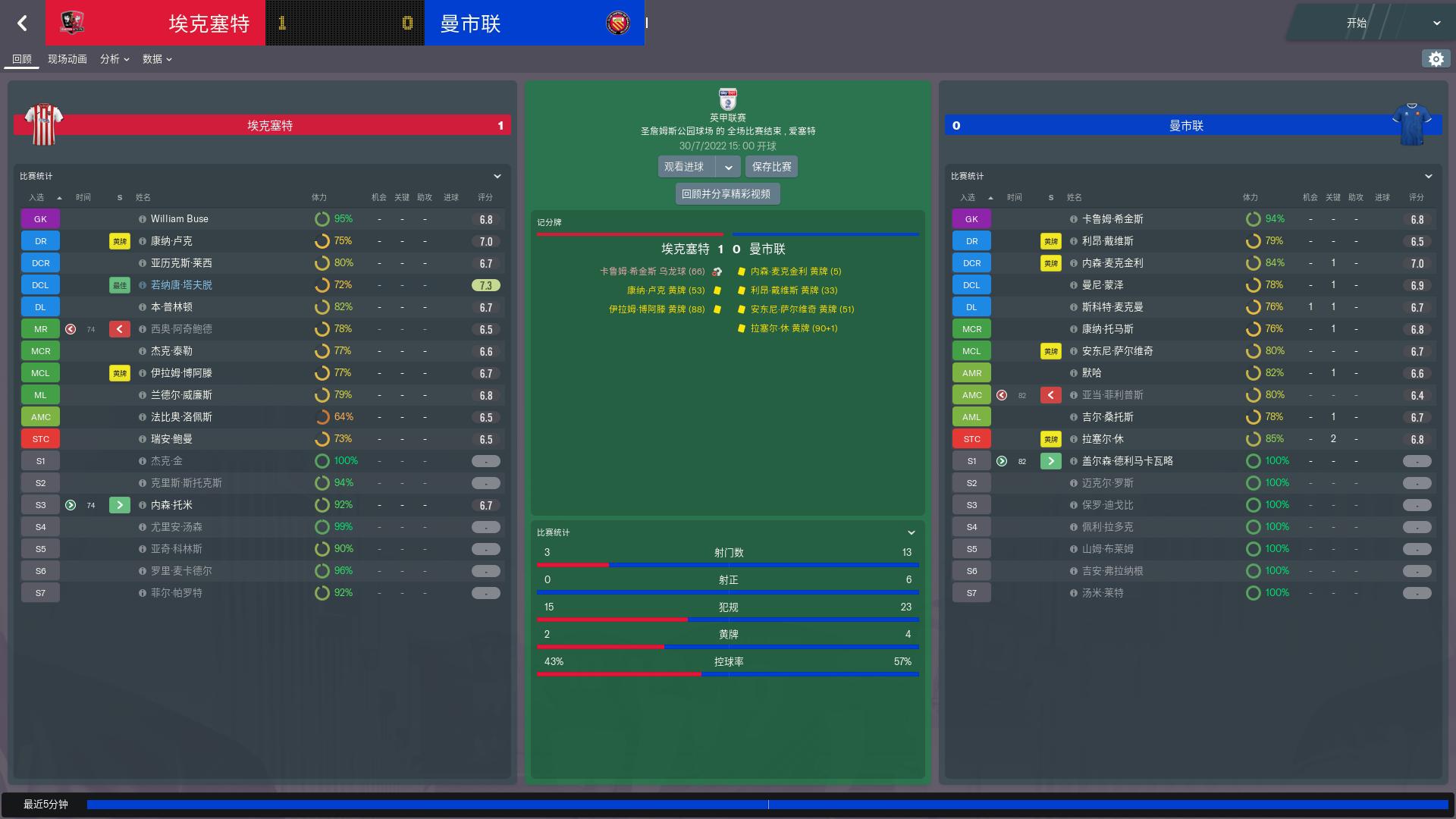Viewport: 1456px width, 819px height.
Task: Collapse the left 比赛统计 panel chevron
Action: [x=497, y=176]
